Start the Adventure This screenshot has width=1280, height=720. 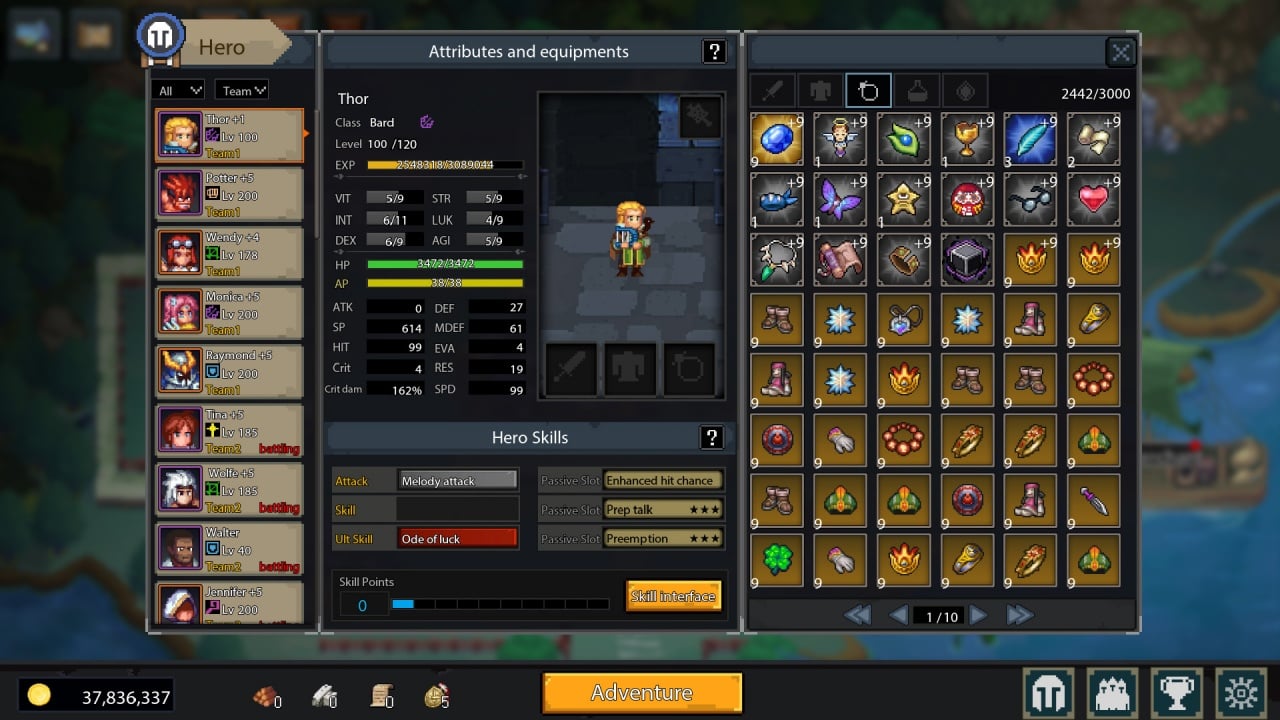(x=642, y=693)
